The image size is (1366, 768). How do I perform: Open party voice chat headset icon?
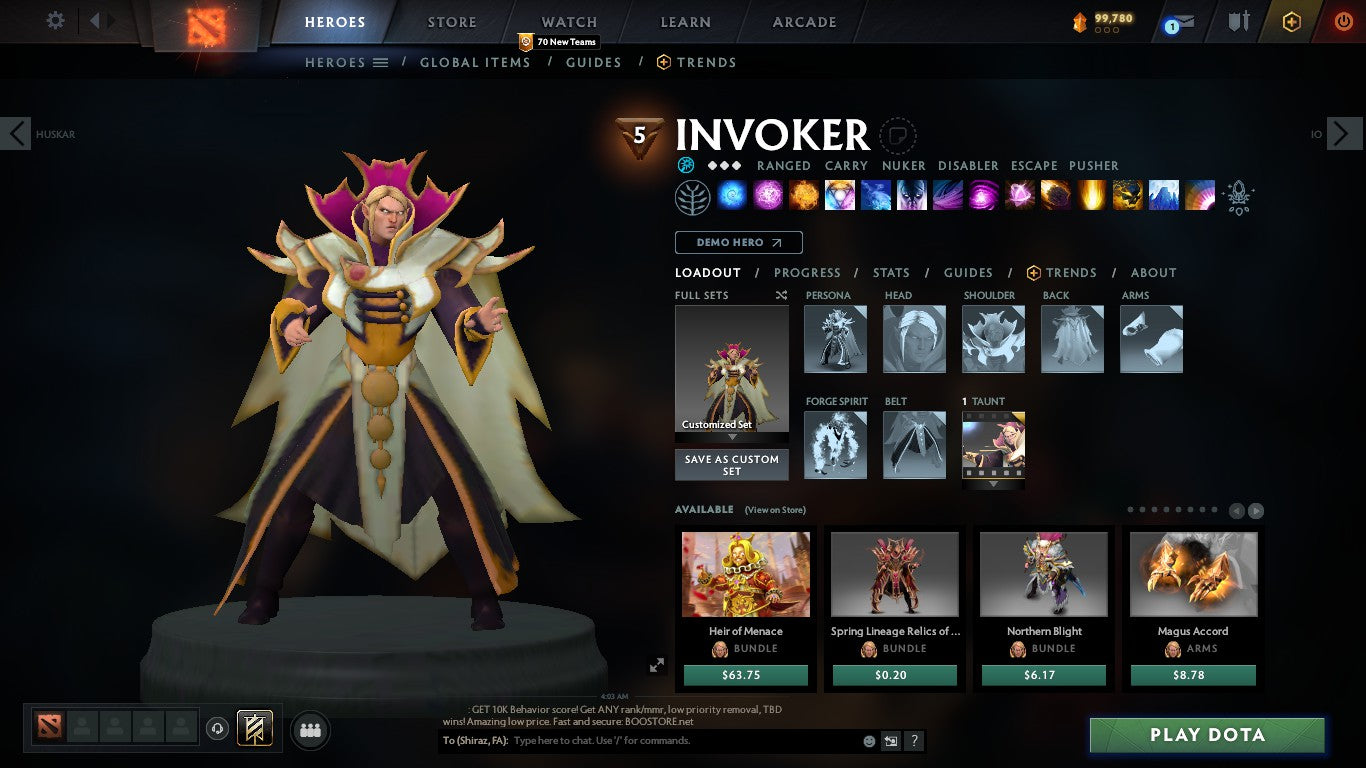(217, 730)
